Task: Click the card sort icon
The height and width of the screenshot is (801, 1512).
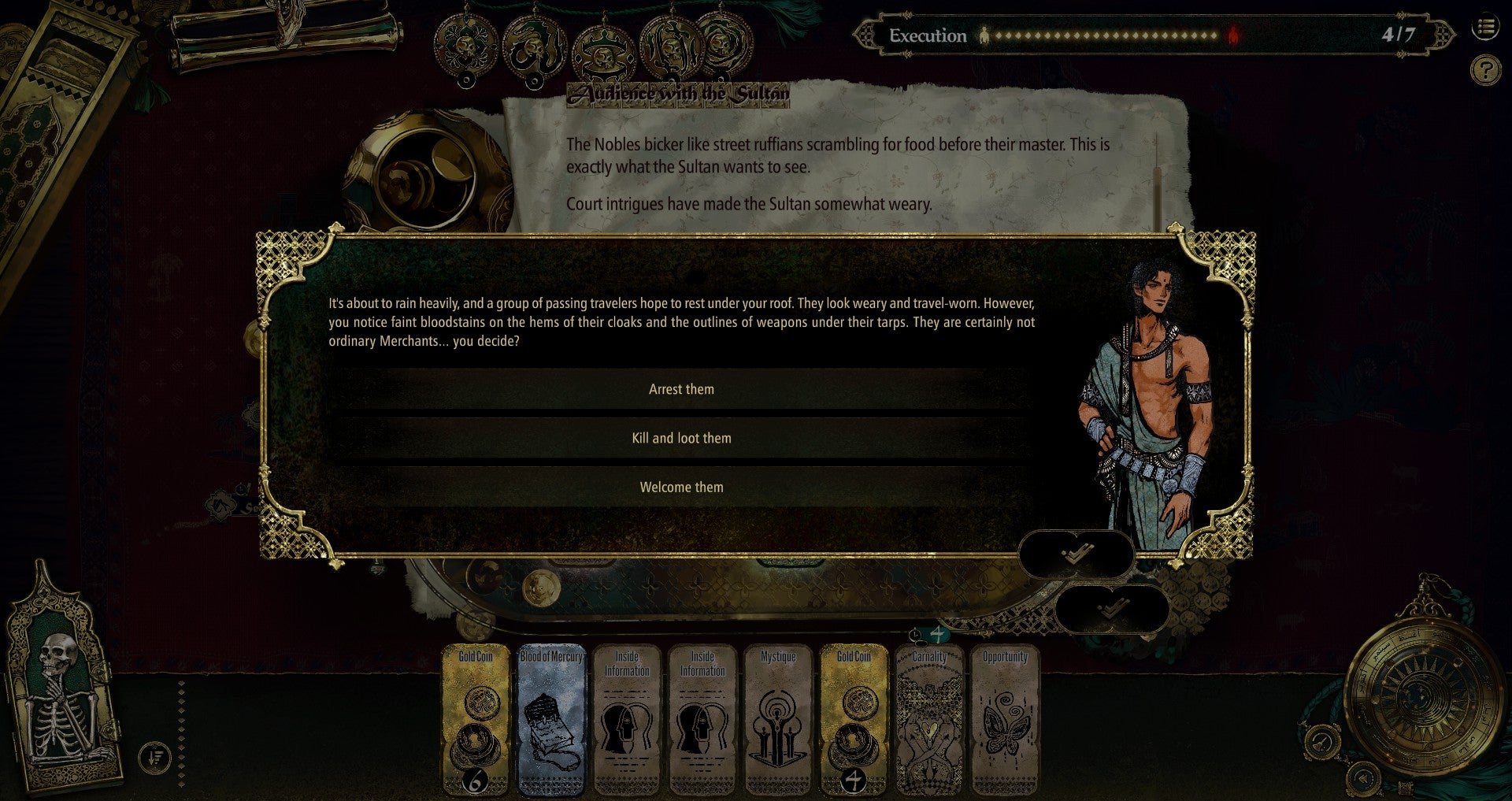Action: [x=154, y=758]
